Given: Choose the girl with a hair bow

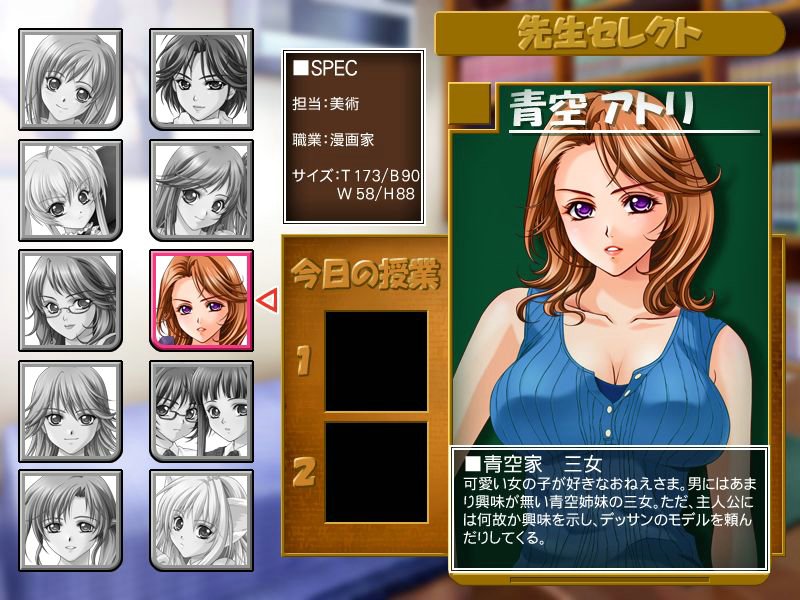Looking at the screenshot, I should pos(70,190).
